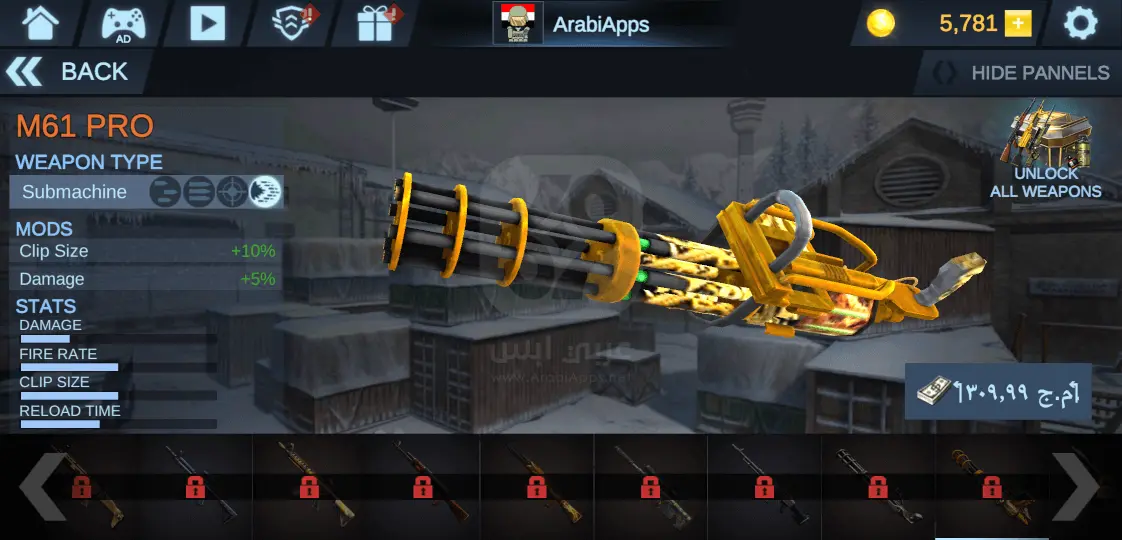This screenshot has width=1122, height=540.
Task: Go back to previous screen
Action: 68,72
